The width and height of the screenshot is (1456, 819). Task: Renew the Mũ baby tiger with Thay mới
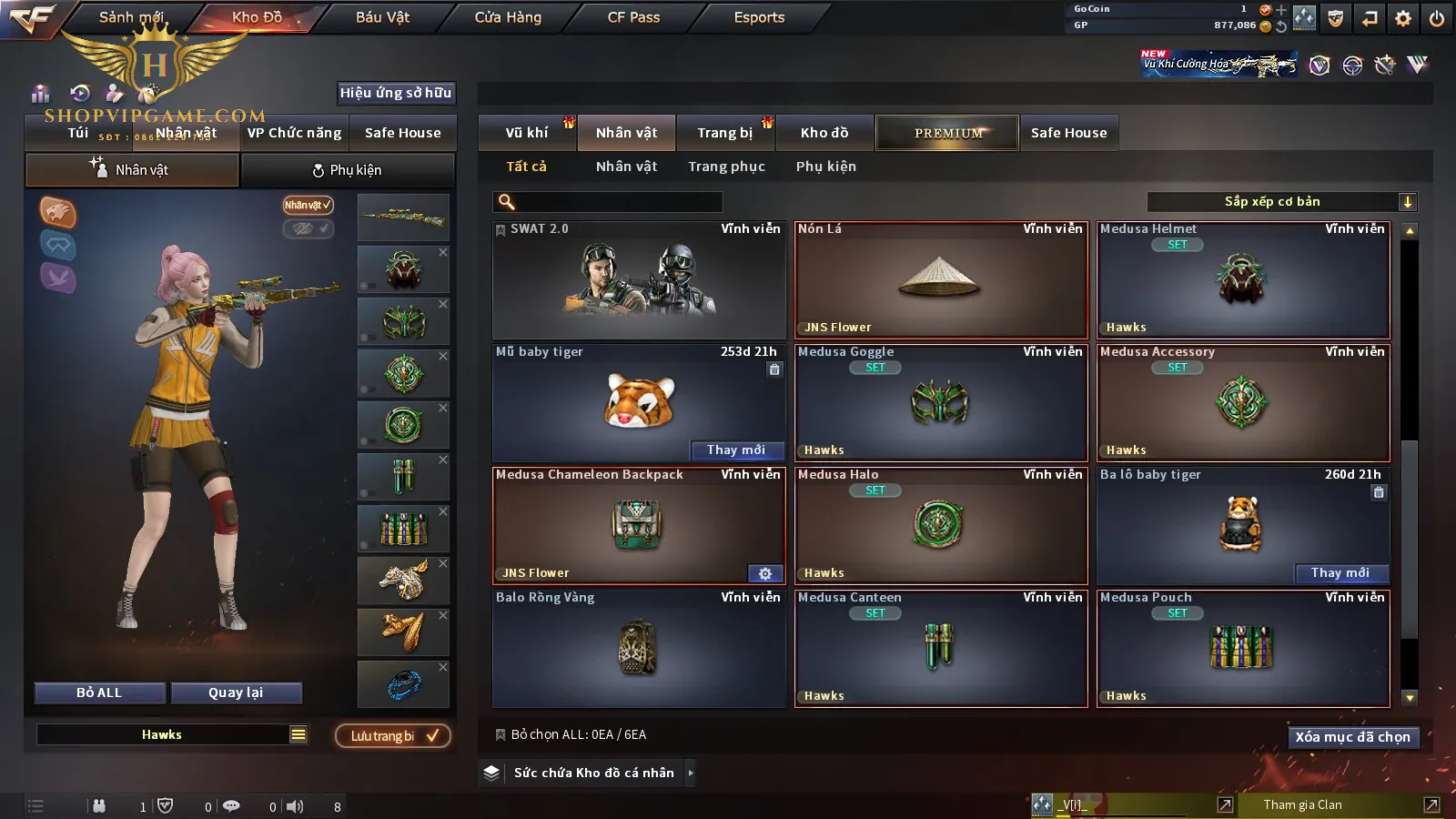[x=735, y=450]
